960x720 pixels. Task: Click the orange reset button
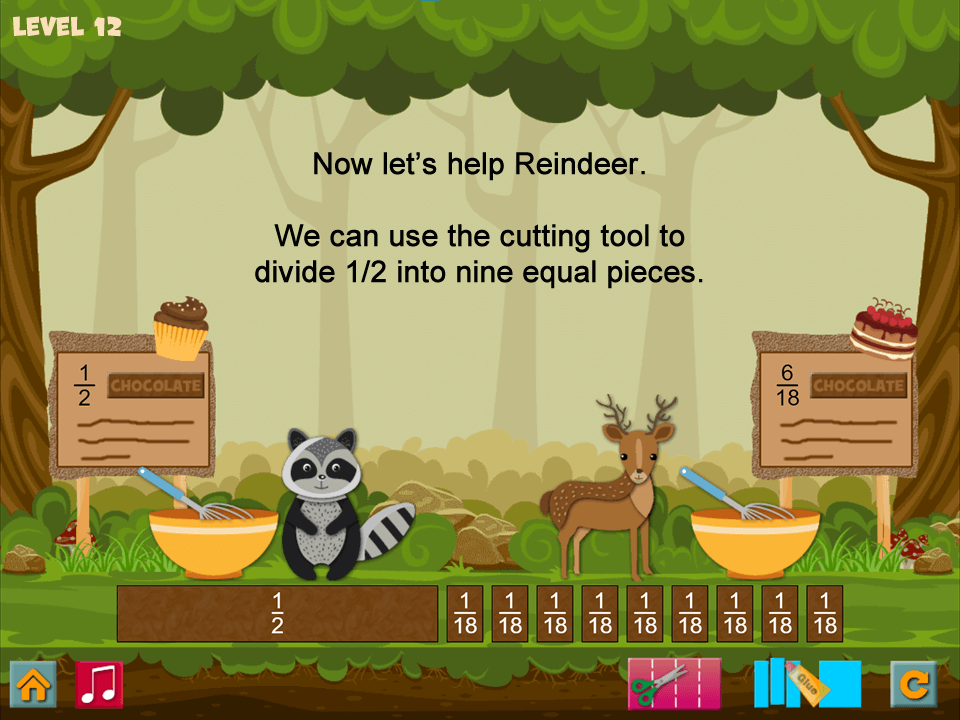[914, 684]
